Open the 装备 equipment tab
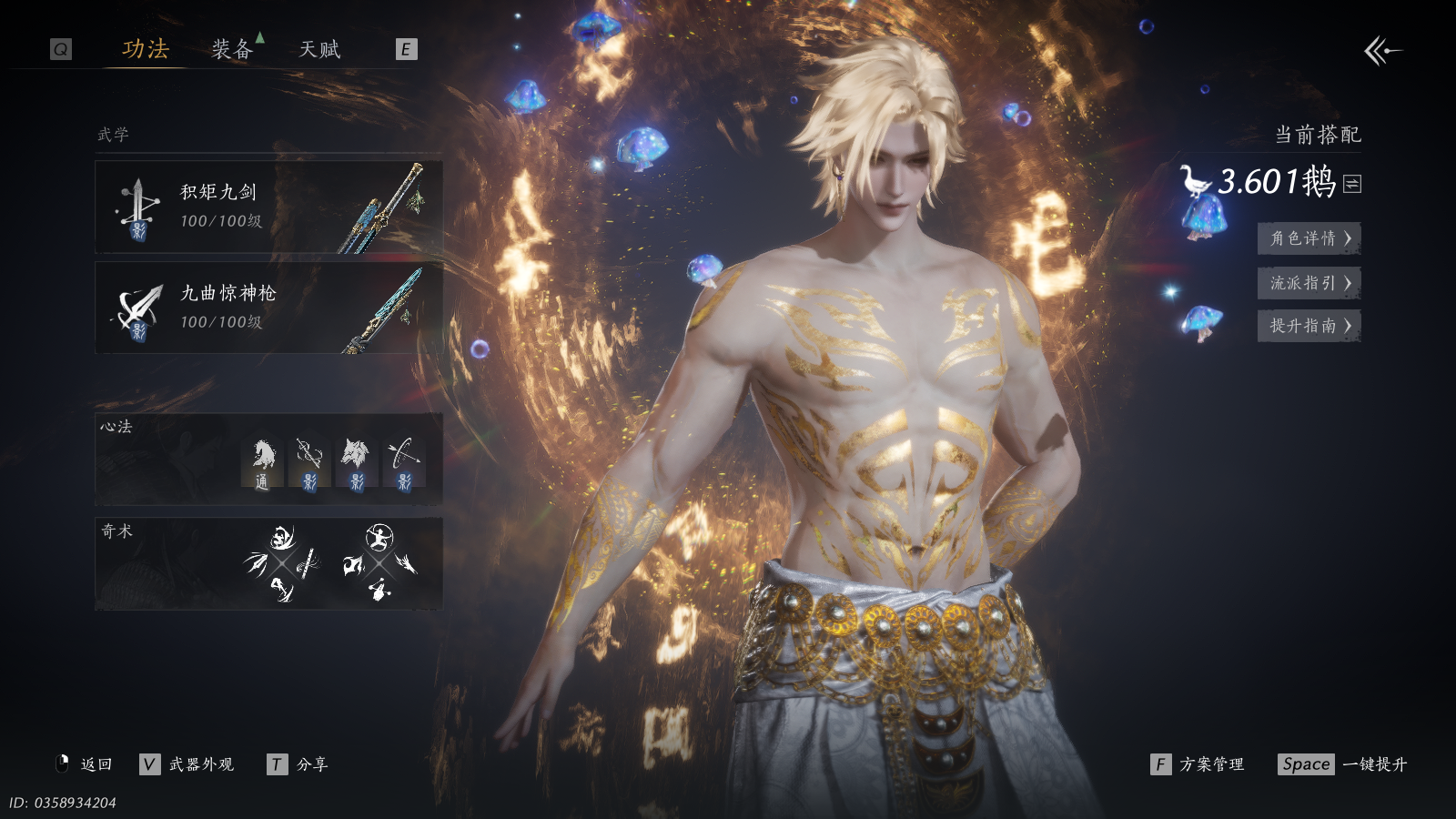1456x819 pixels. pyautogui.click(x=231, y=49)
